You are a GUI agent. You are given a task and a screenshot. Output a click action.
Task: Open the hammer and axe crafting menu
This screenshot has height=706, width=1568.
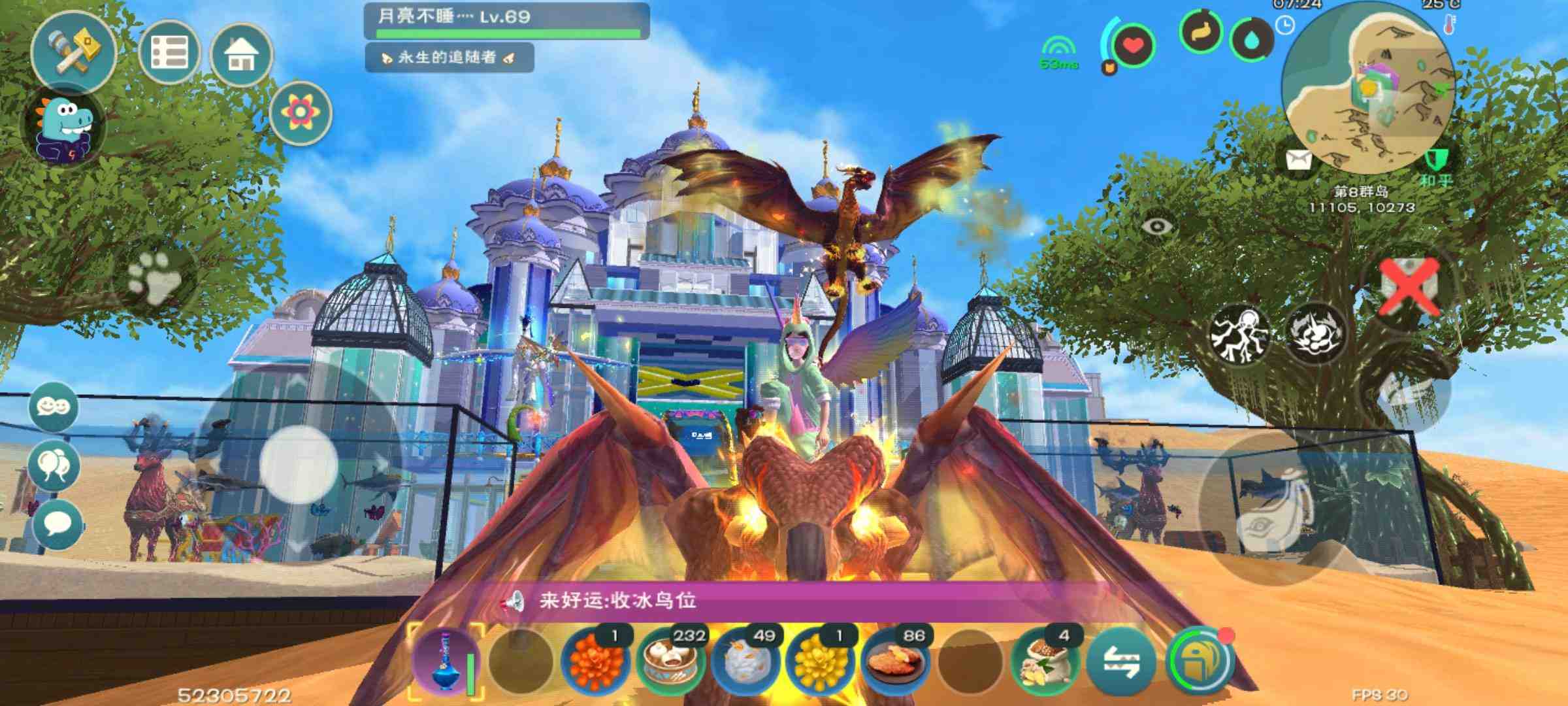click(x=73, y=51)
